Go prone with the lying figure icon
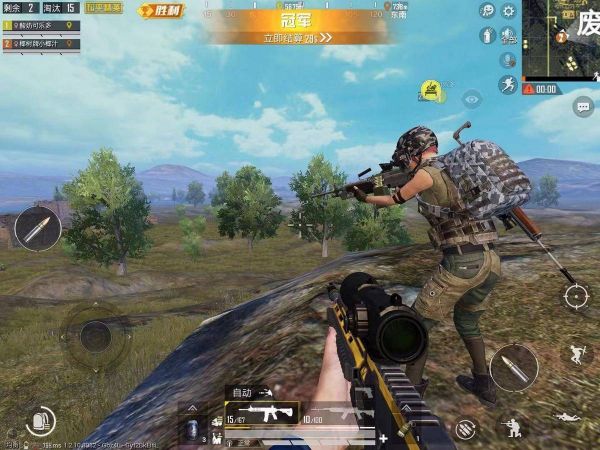Screen dimensions: 600x450 coord(566,417)
